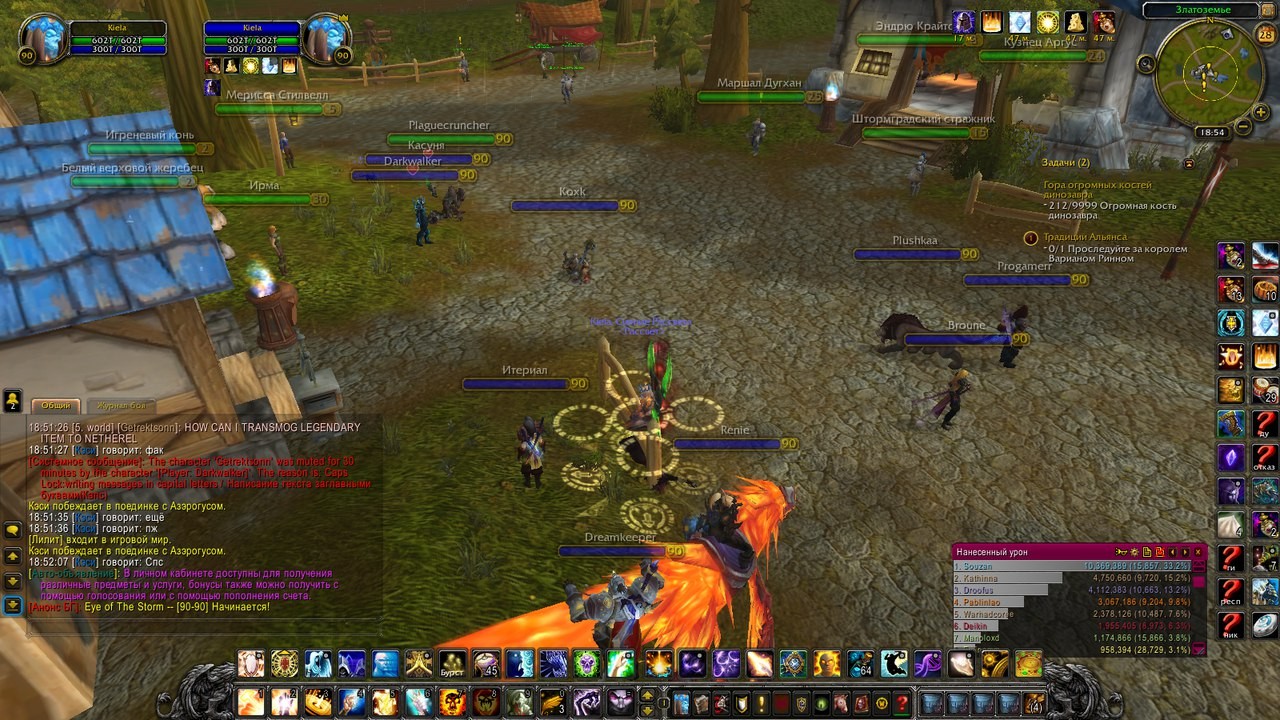This screenshot has height=720, width=1280.
Task: Toggle the minimap tracking magnifier button
Action: (x=1147, y=64)
